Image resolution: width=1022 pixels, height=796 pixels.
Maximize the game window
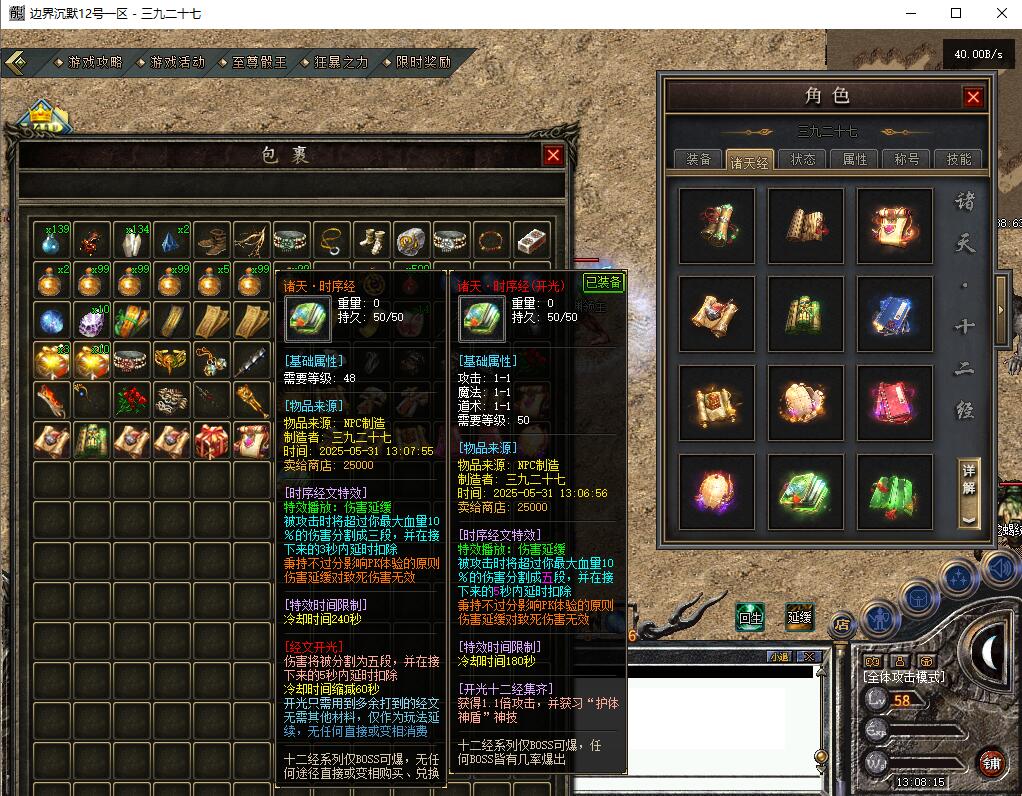tap(956, 13)
